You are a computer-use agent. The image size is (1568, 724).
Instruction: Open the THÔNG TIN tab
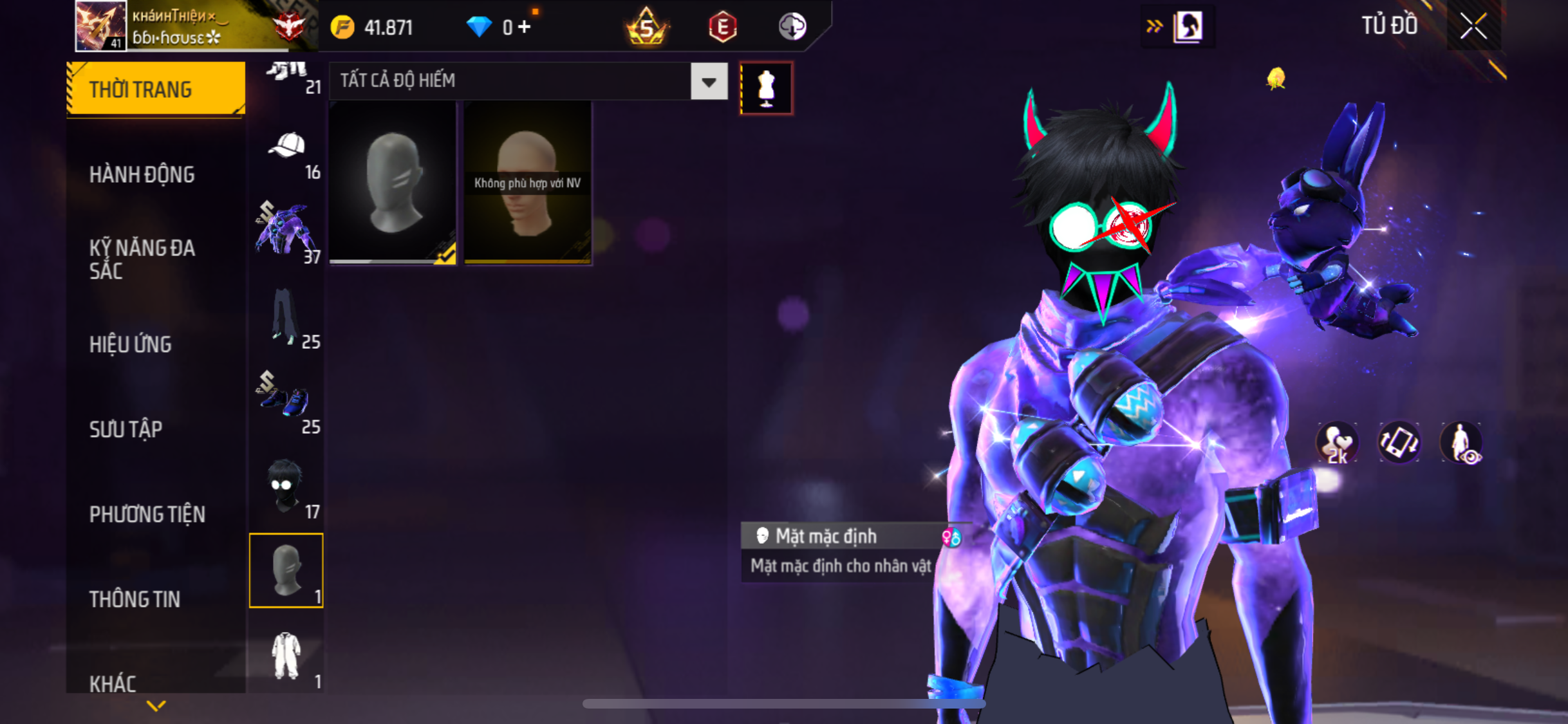[x=135, y=599]
